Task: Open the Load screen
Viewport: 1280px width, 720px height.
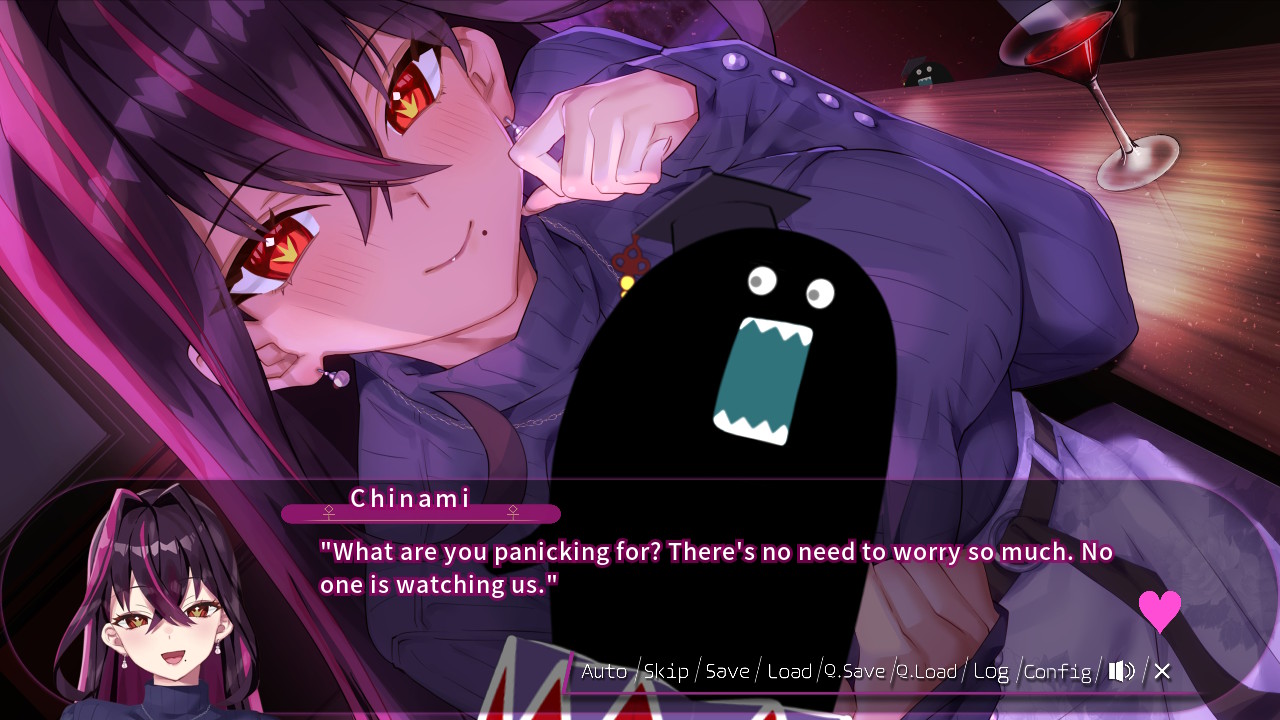Action: 789,671
